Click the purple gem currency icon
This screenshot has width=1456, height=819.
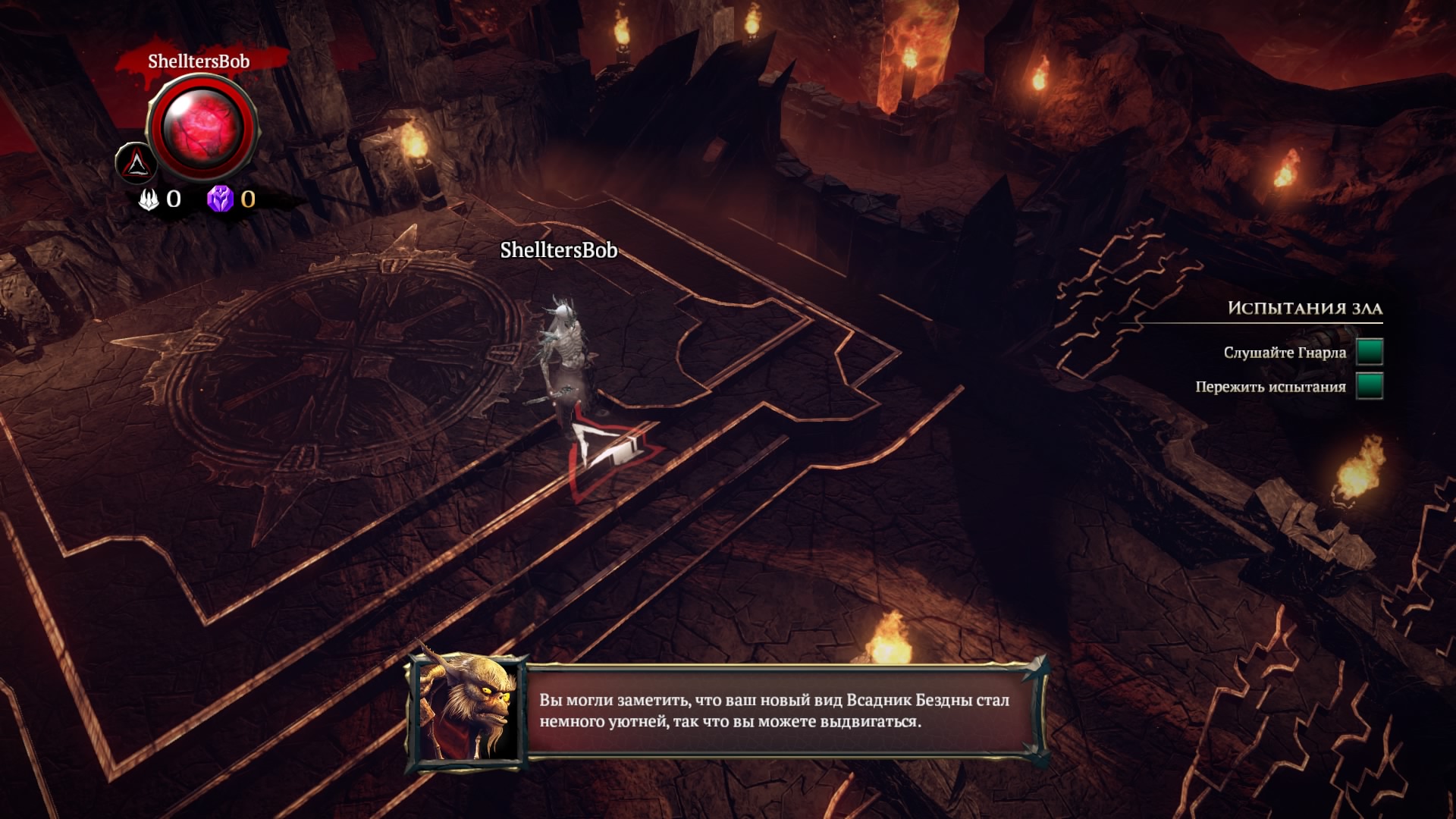point(220,199)
